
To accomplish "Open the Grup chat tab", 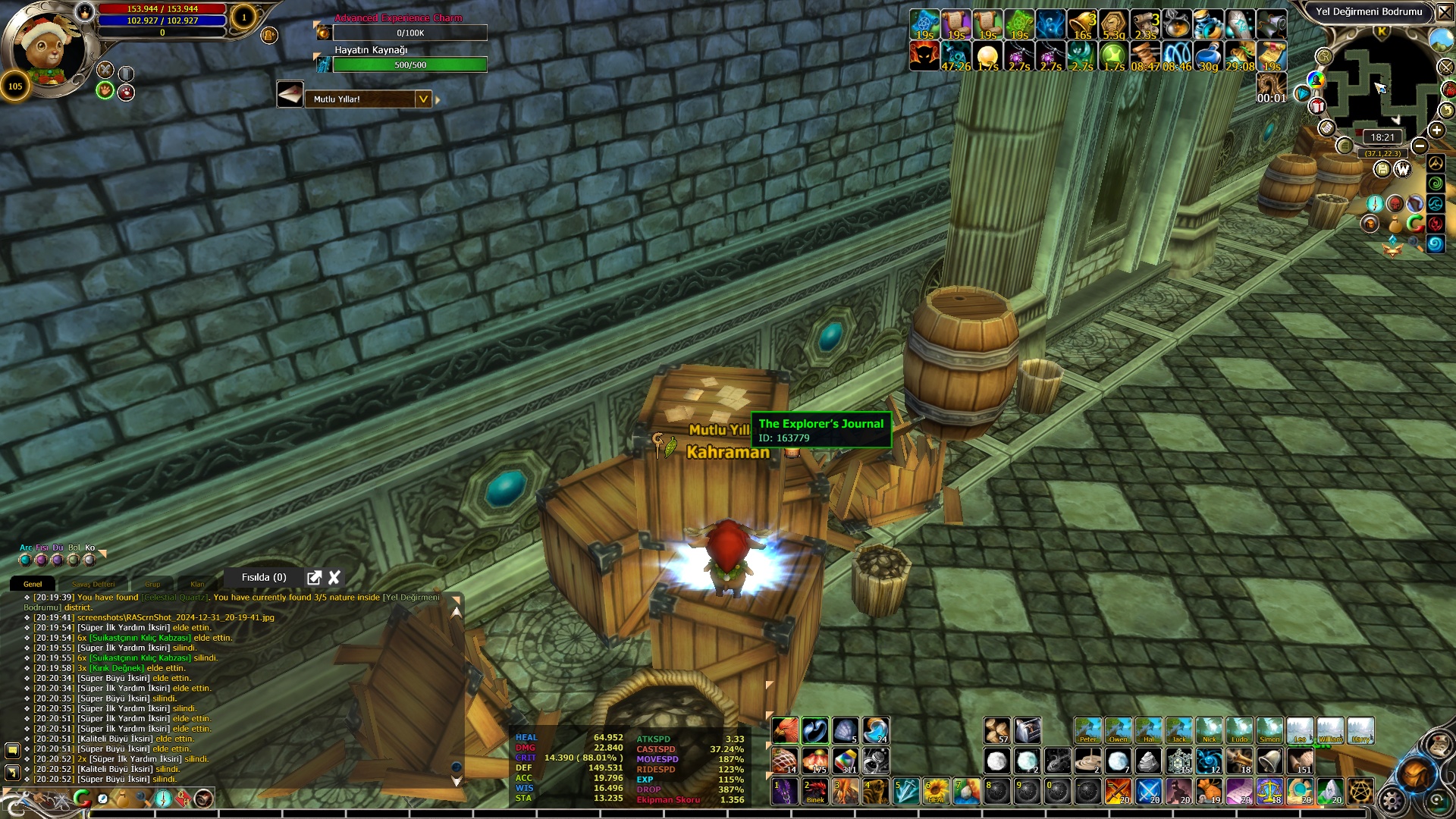I will point(152,584).
